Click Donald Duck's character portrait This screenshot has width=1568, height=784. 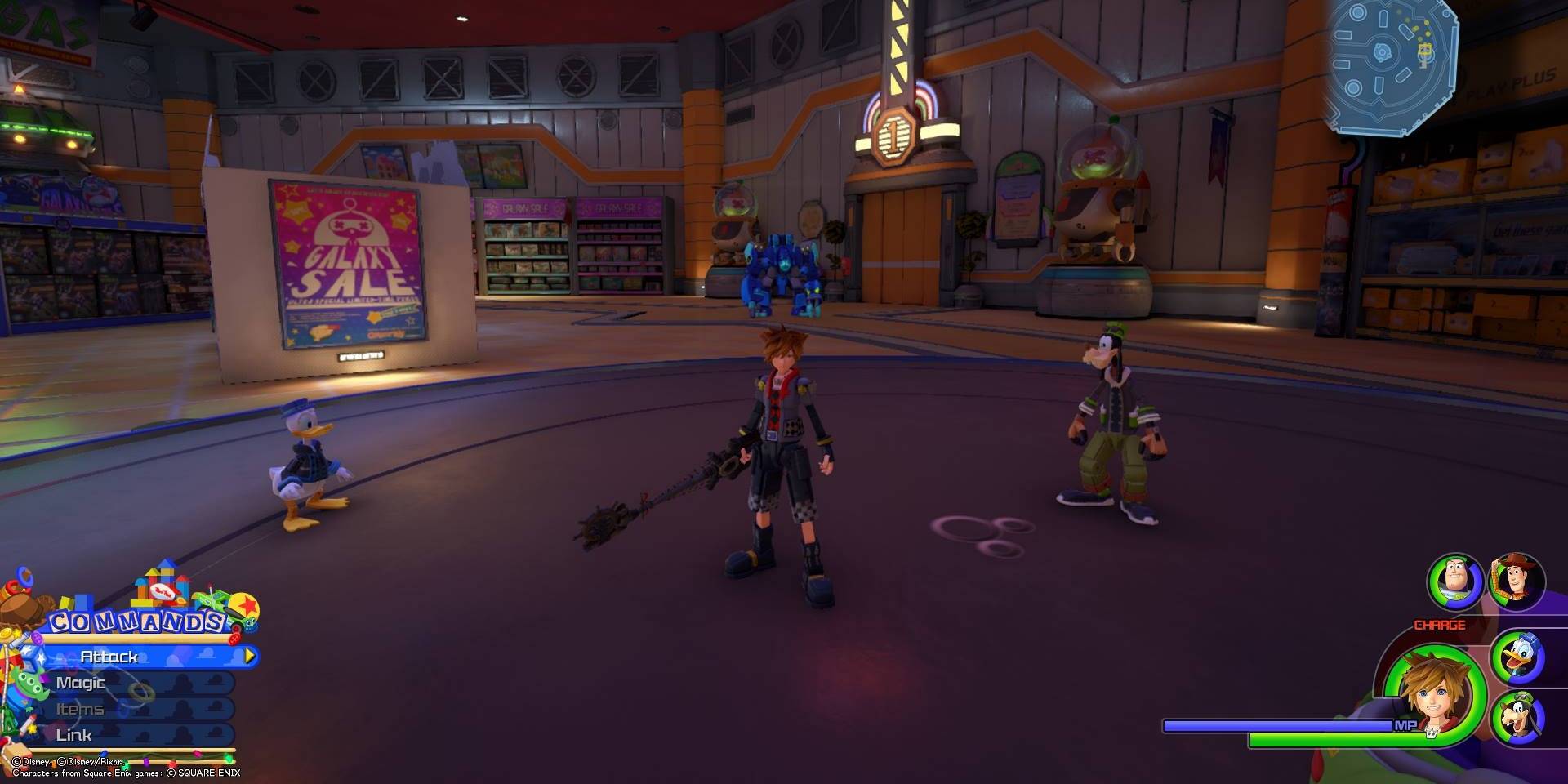(1520, 656)
